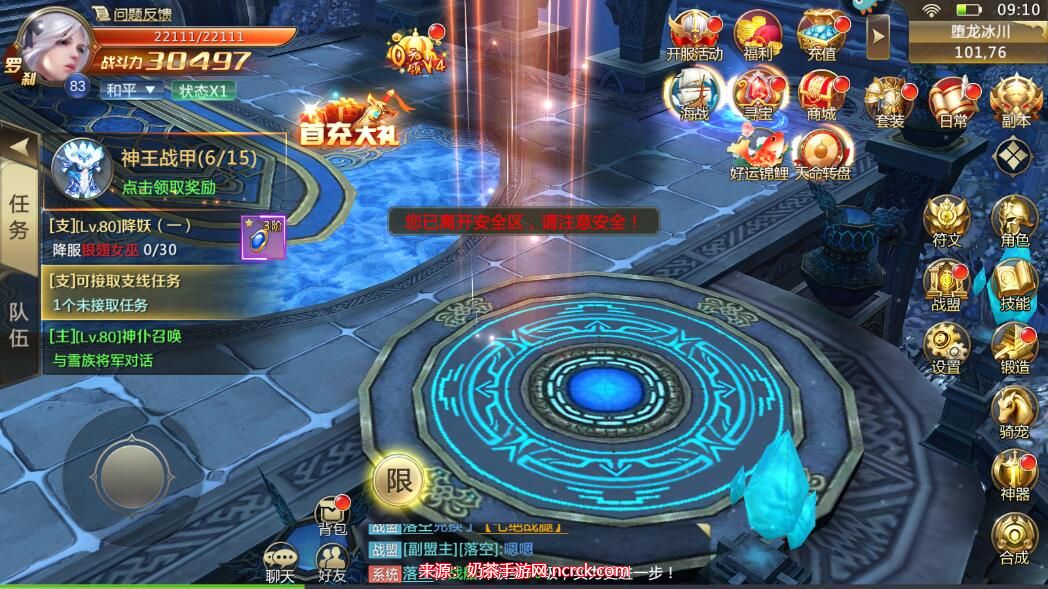Viewport: 1048px width, 589px height.
Task: Open the 背包 backpack inventory
Action: click(331, 513)
